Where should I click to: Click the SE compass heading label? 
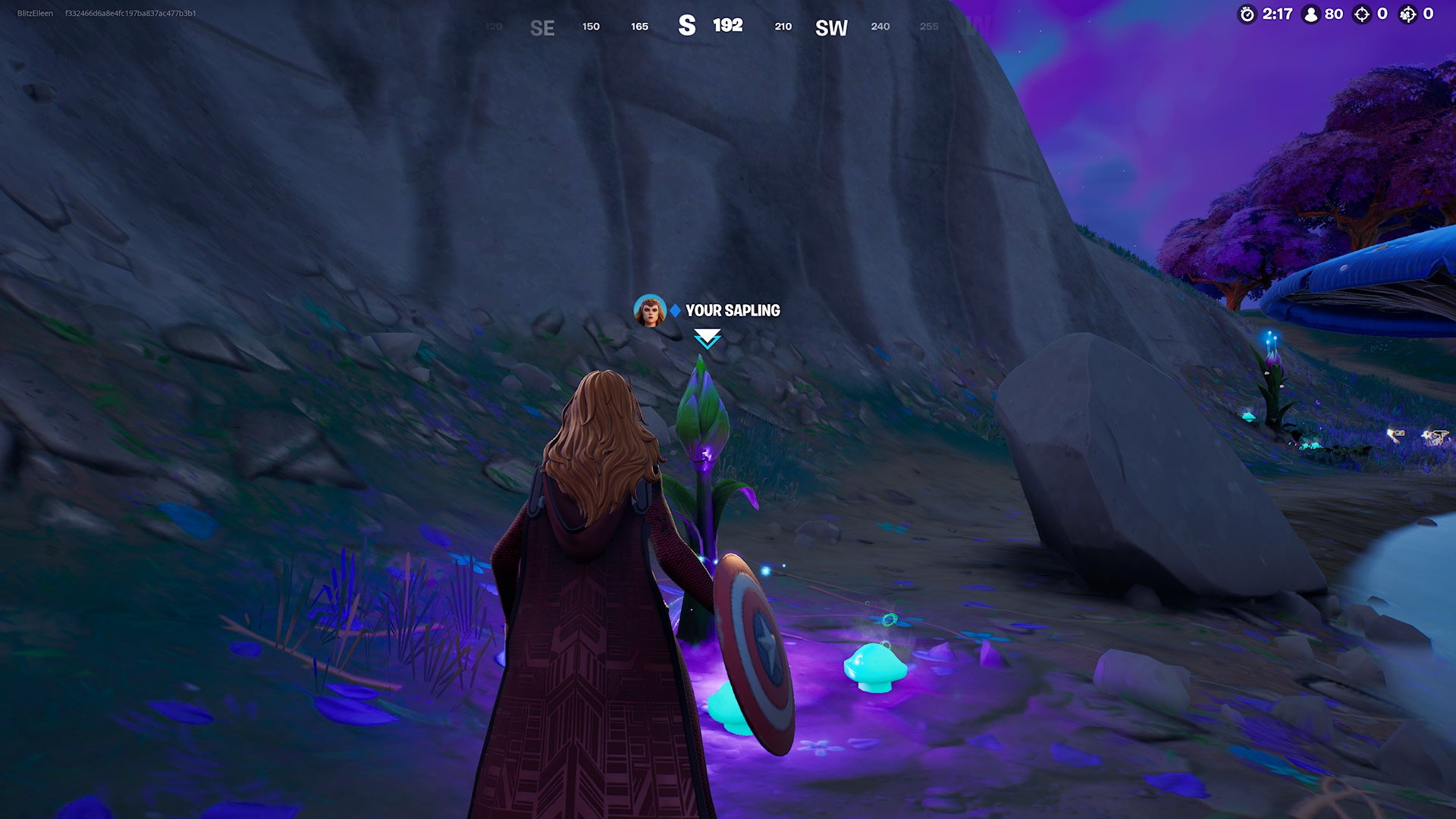pos(541,29)
